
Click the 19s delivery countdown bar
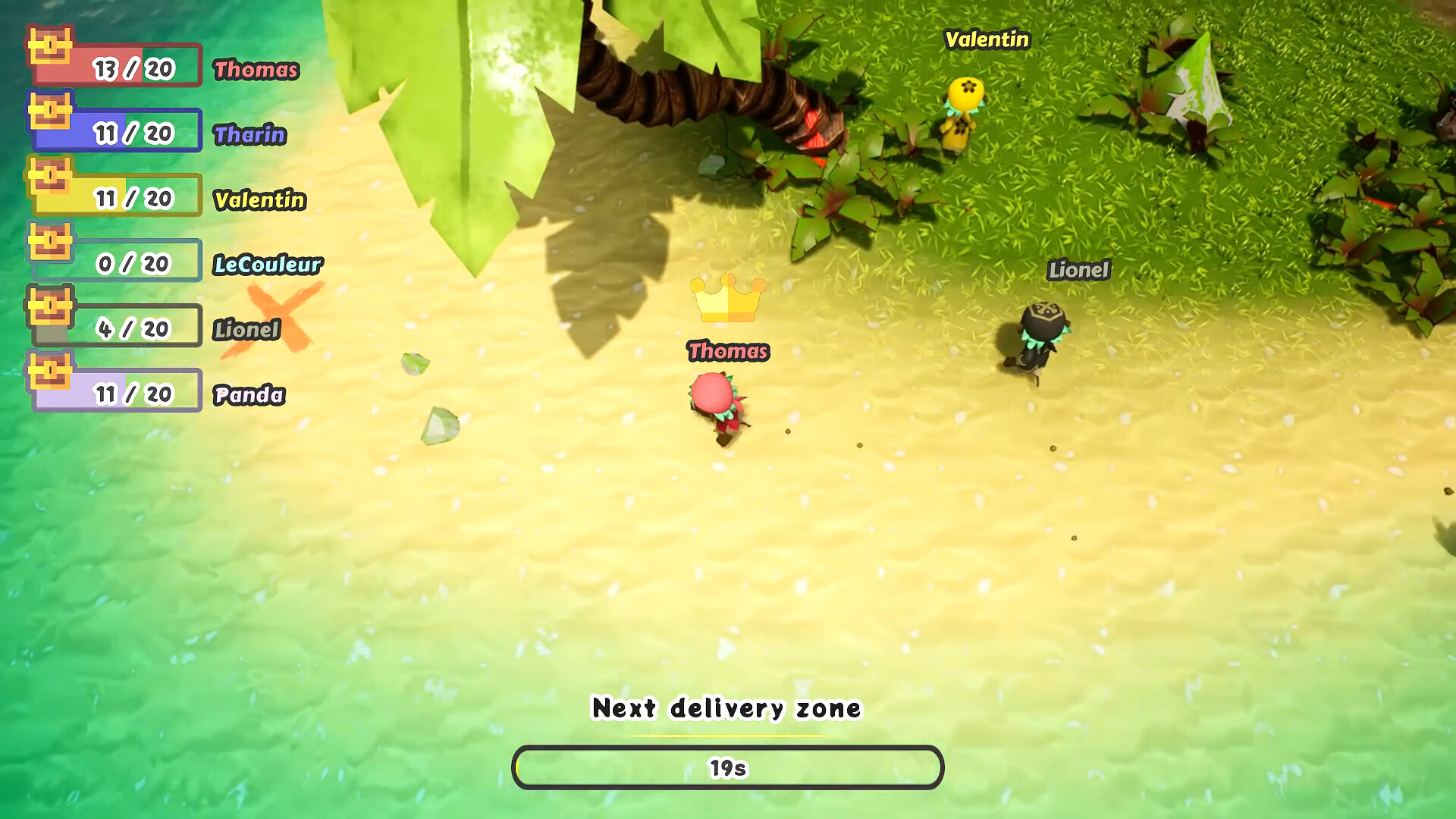tap(726, 767)
